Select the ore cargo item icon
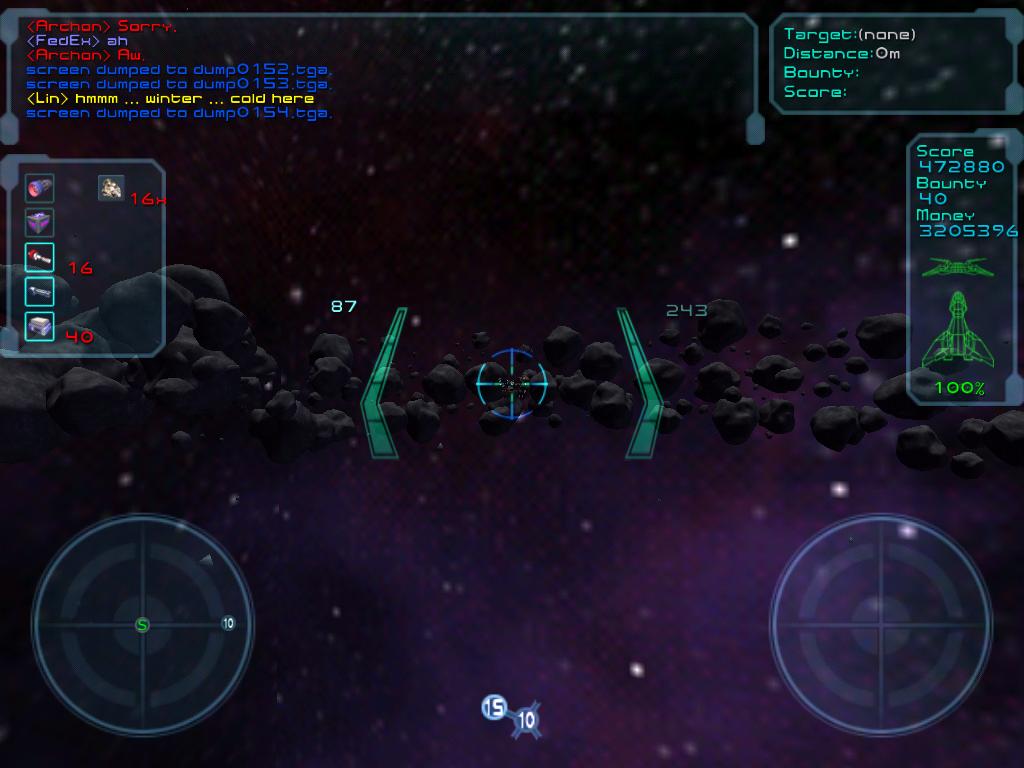 tap(111, 187)
